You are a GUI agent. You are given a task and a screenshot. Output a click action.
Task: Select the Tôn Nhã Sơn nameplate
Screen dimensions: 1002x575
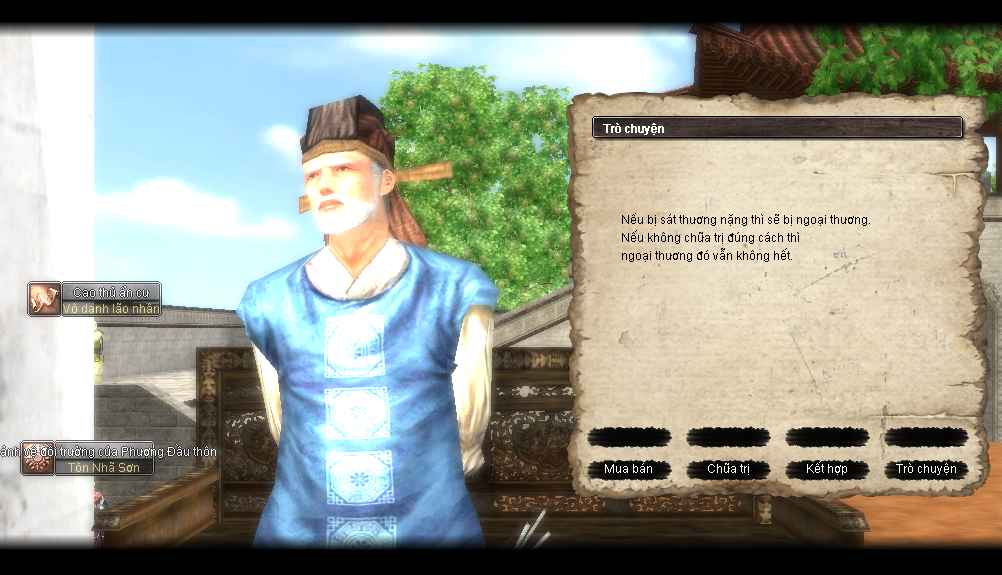click(104, 467)
